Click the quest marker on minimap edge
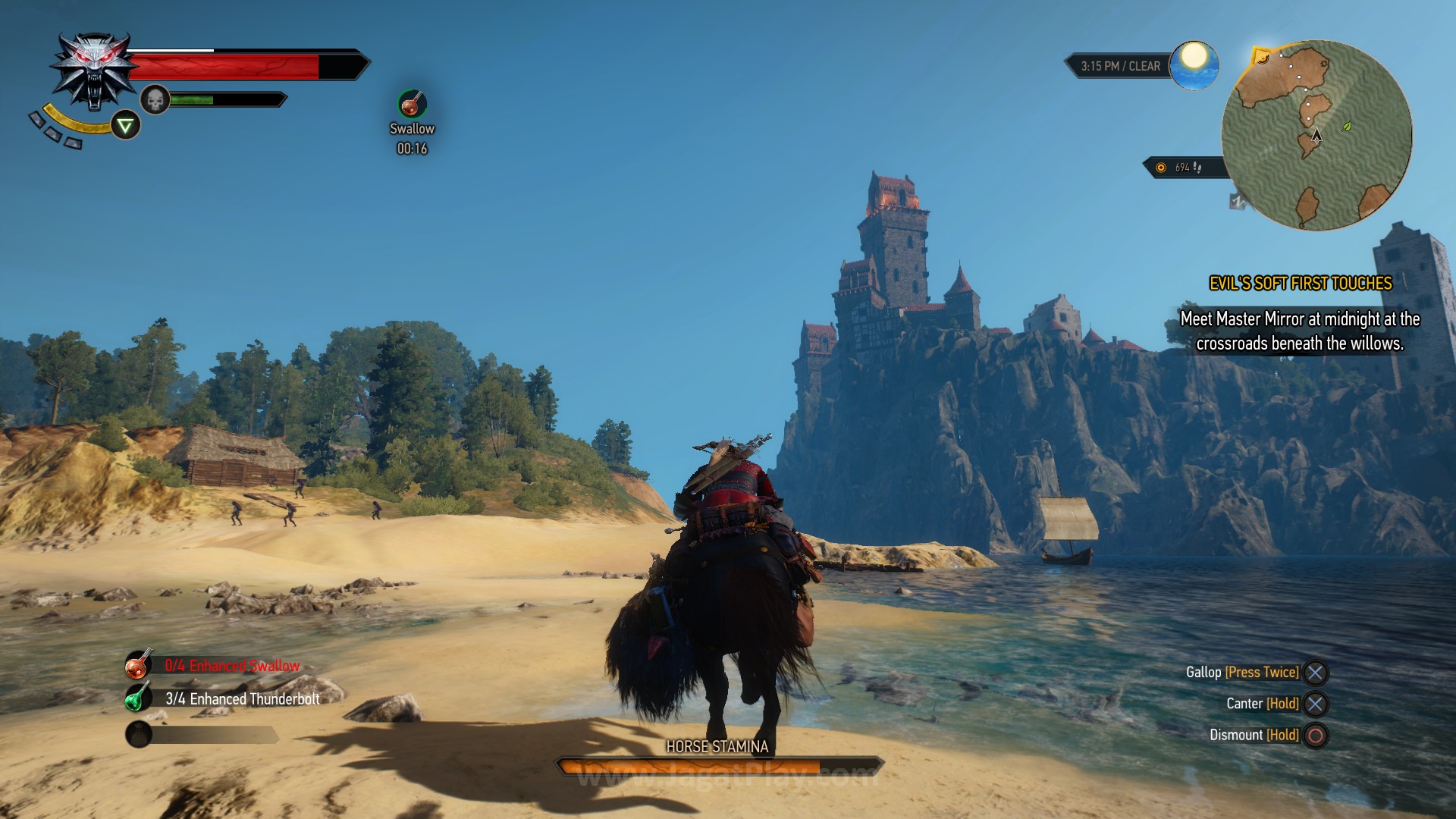 coord(1262,56)
